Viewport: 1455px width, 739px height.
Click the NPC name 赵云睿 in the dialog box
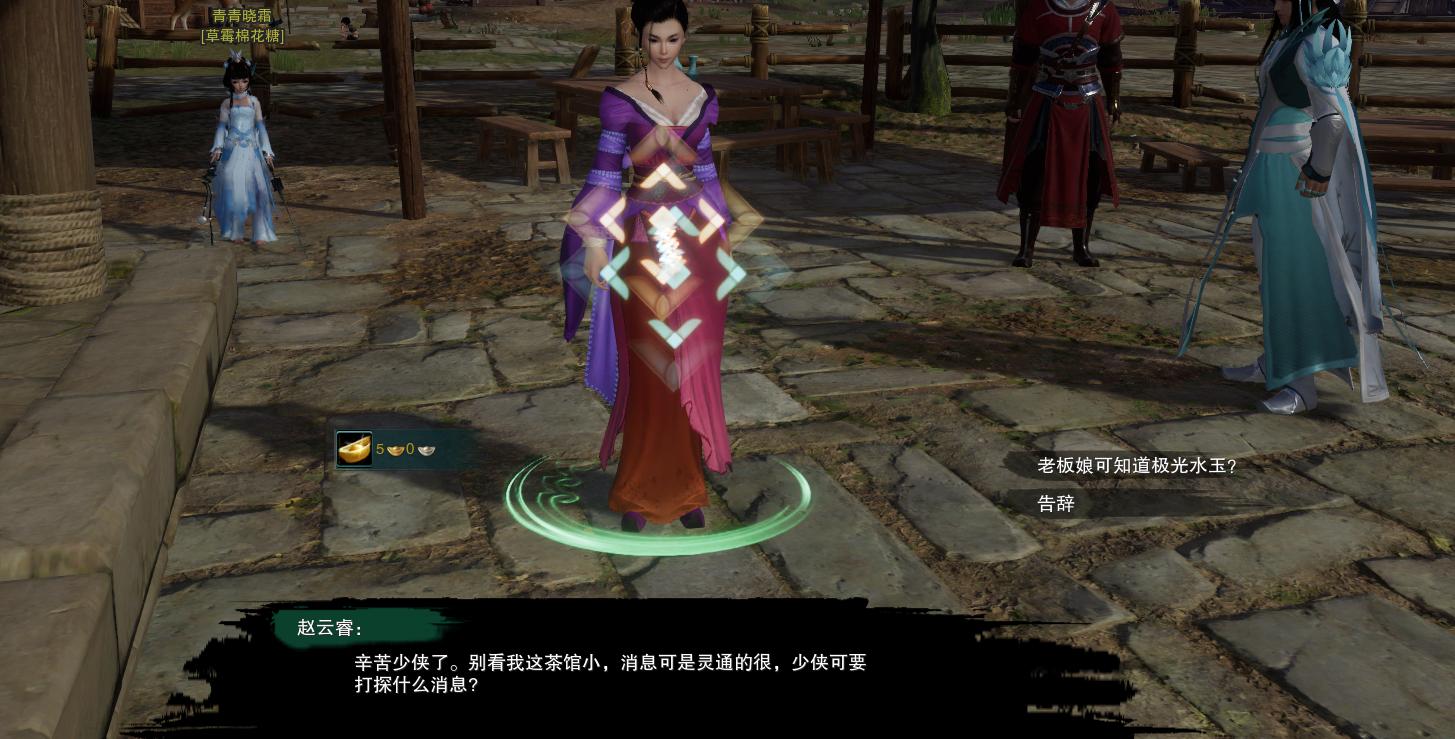pyautogui.click(x=330, y=628)
